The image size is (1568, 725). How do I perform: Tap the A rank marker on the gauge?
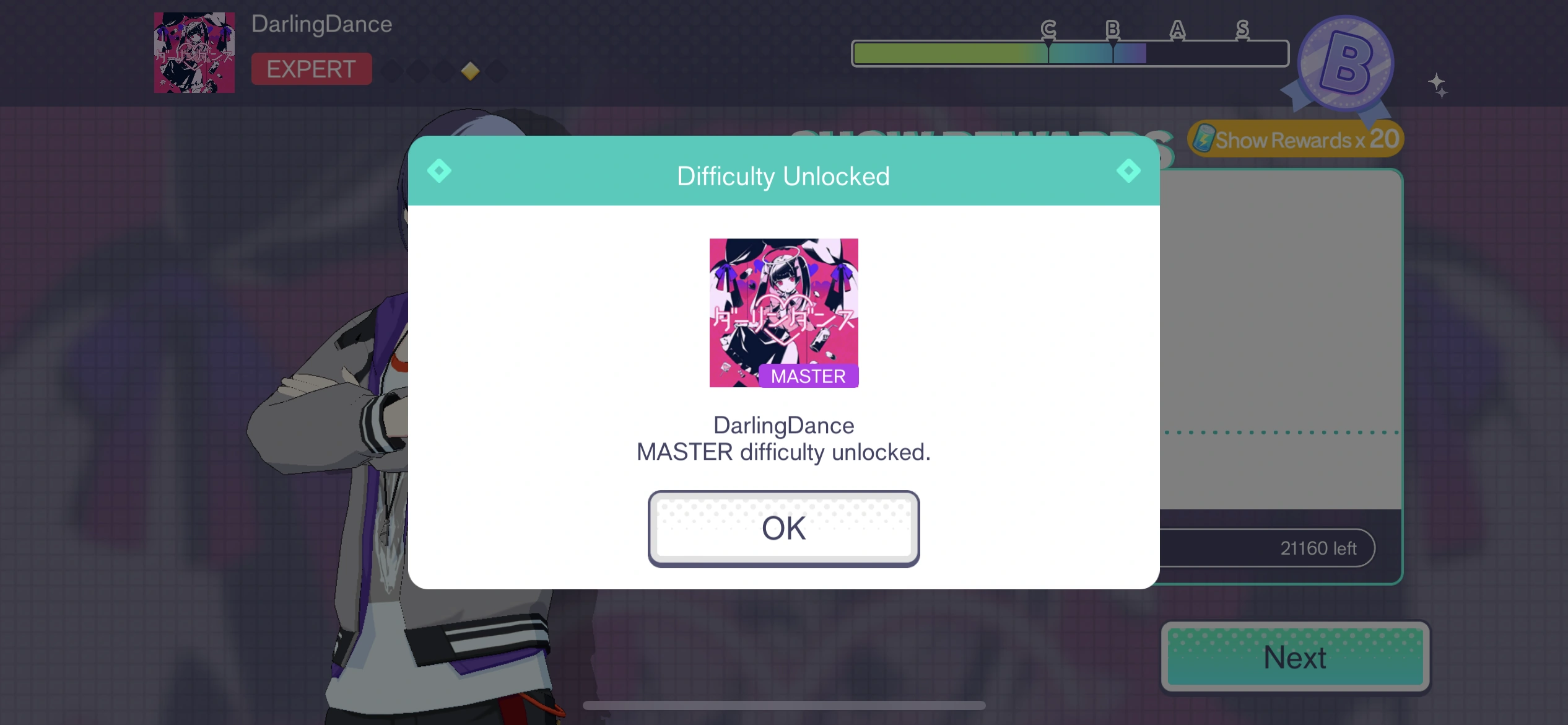1176,29
